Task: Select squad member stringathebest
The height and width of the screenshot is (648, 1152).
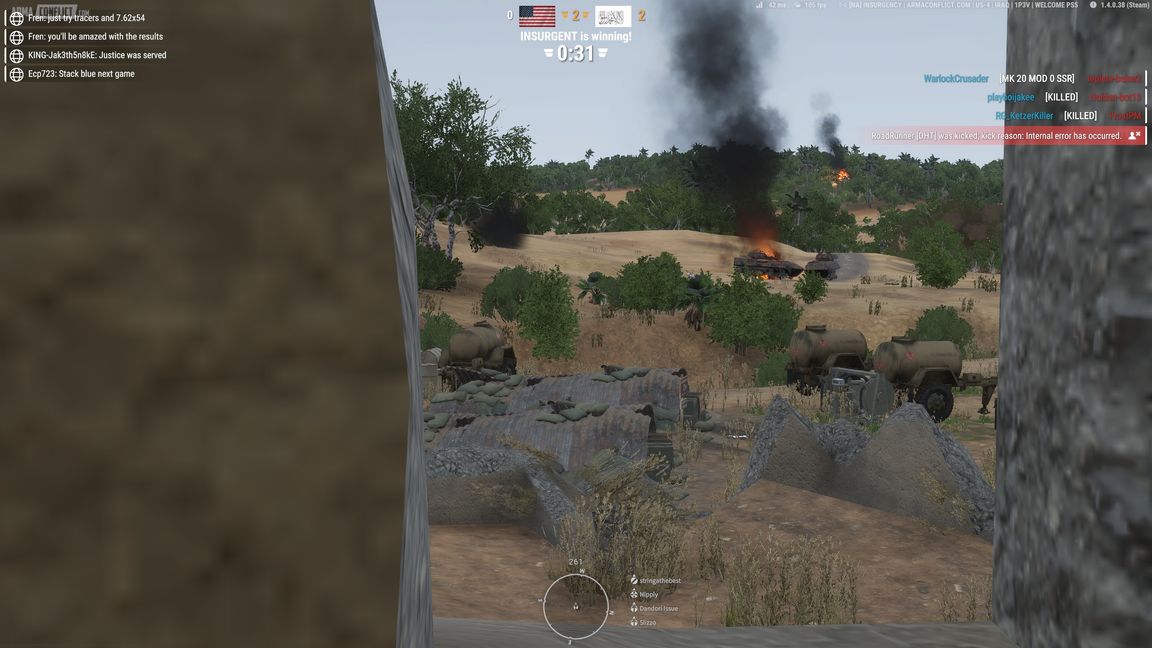Action: (659, 580)
